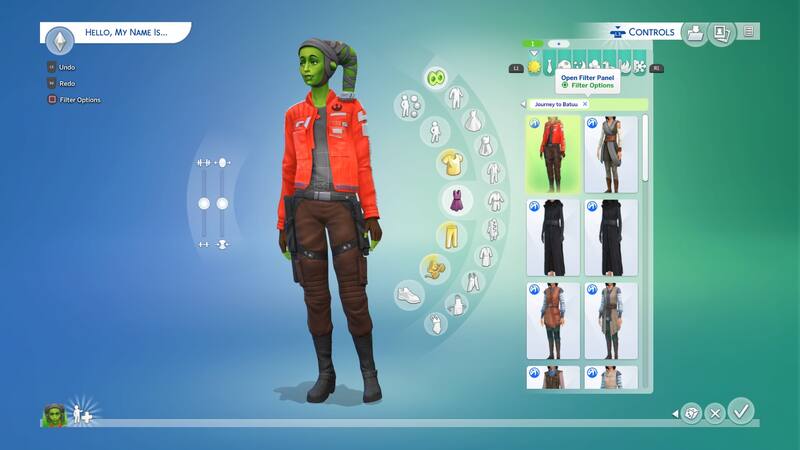Confirm the Sim with the checkmark button
Image resolution: width=800 pixels, height=450 pixels.
[x=741, y=411]
